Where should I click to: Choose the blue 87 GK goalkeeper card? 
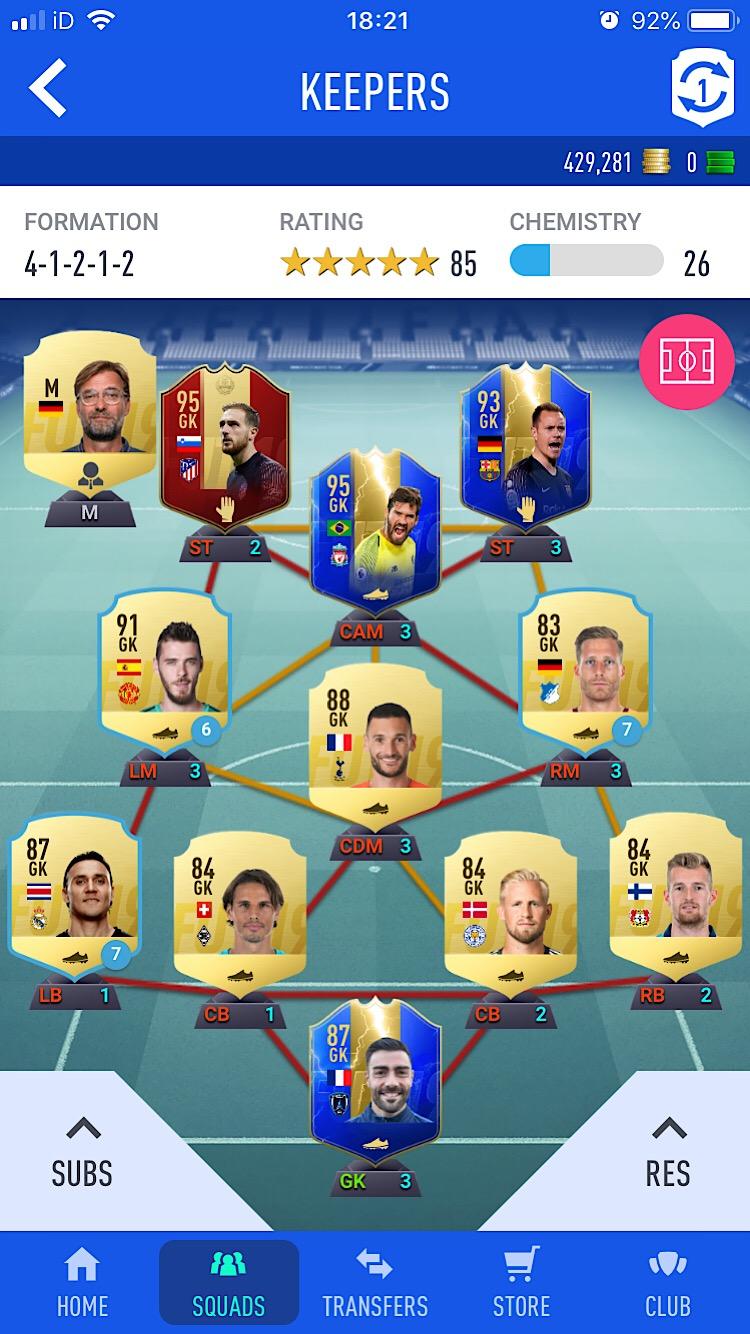pyautogui.click(x=375, y=1075)
